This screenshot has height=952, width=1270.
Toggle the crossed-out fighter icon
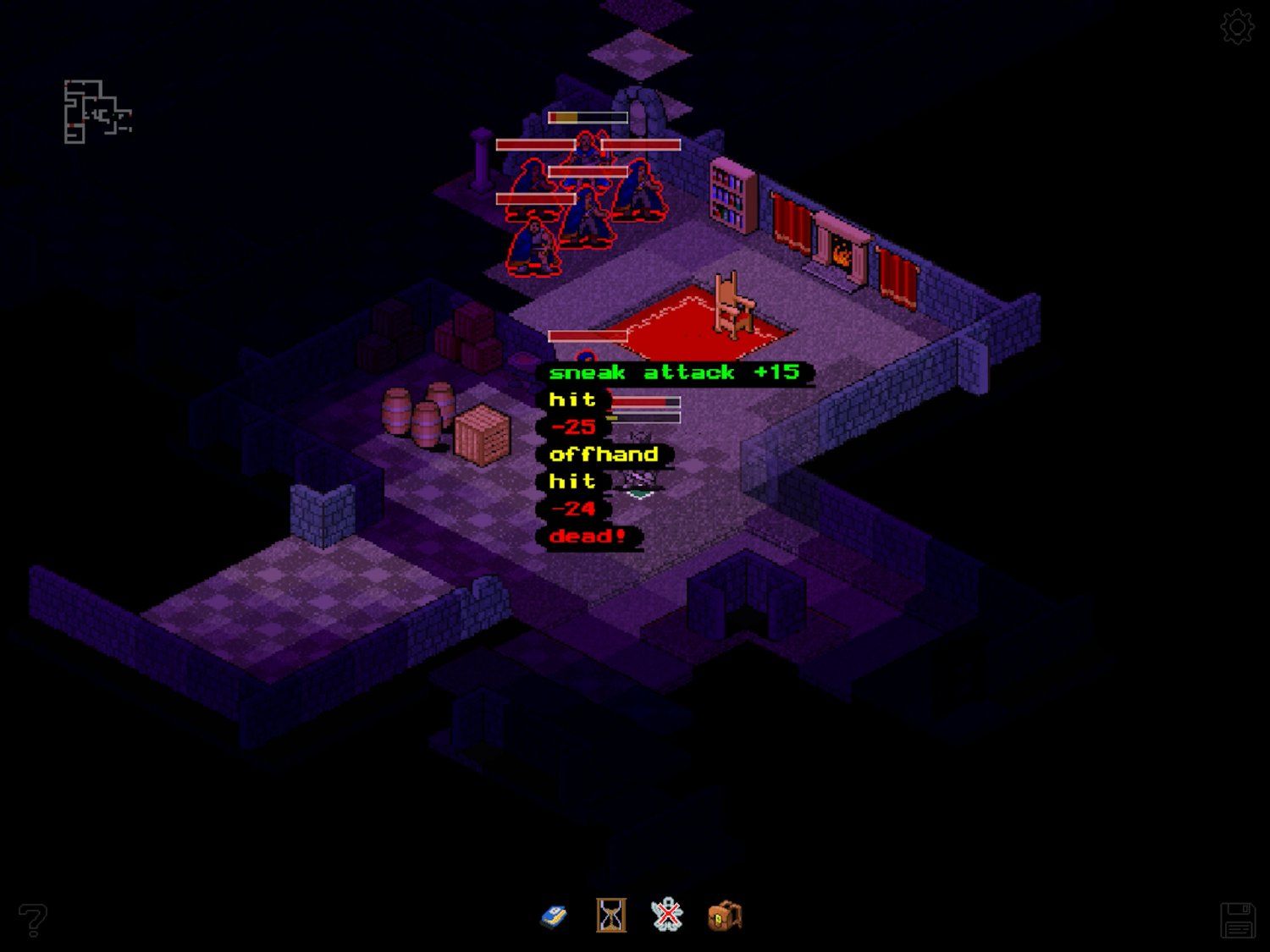[x=667, y=916]
